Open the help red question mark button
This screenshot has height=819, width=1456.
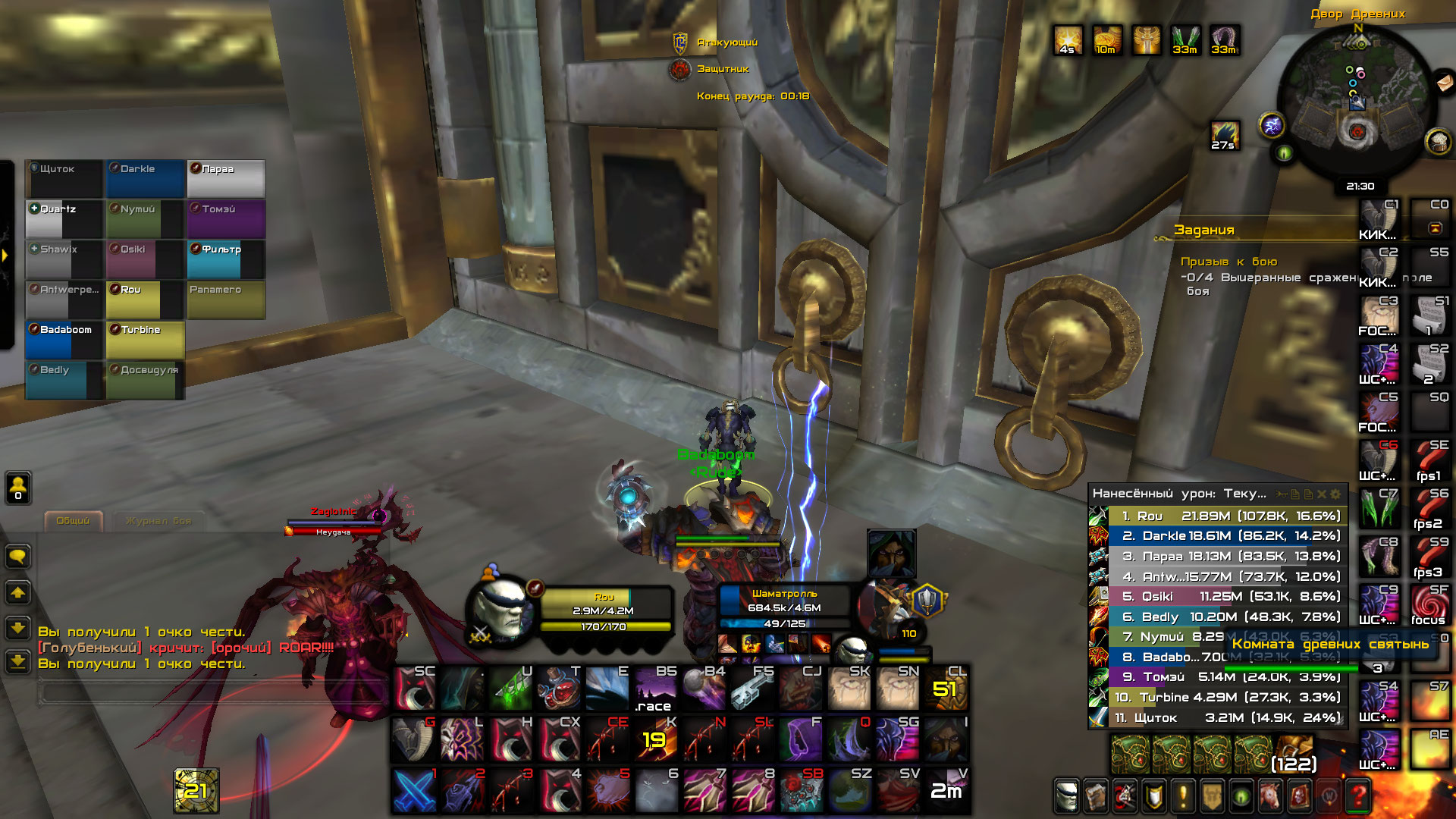(x=1358, y=795)
